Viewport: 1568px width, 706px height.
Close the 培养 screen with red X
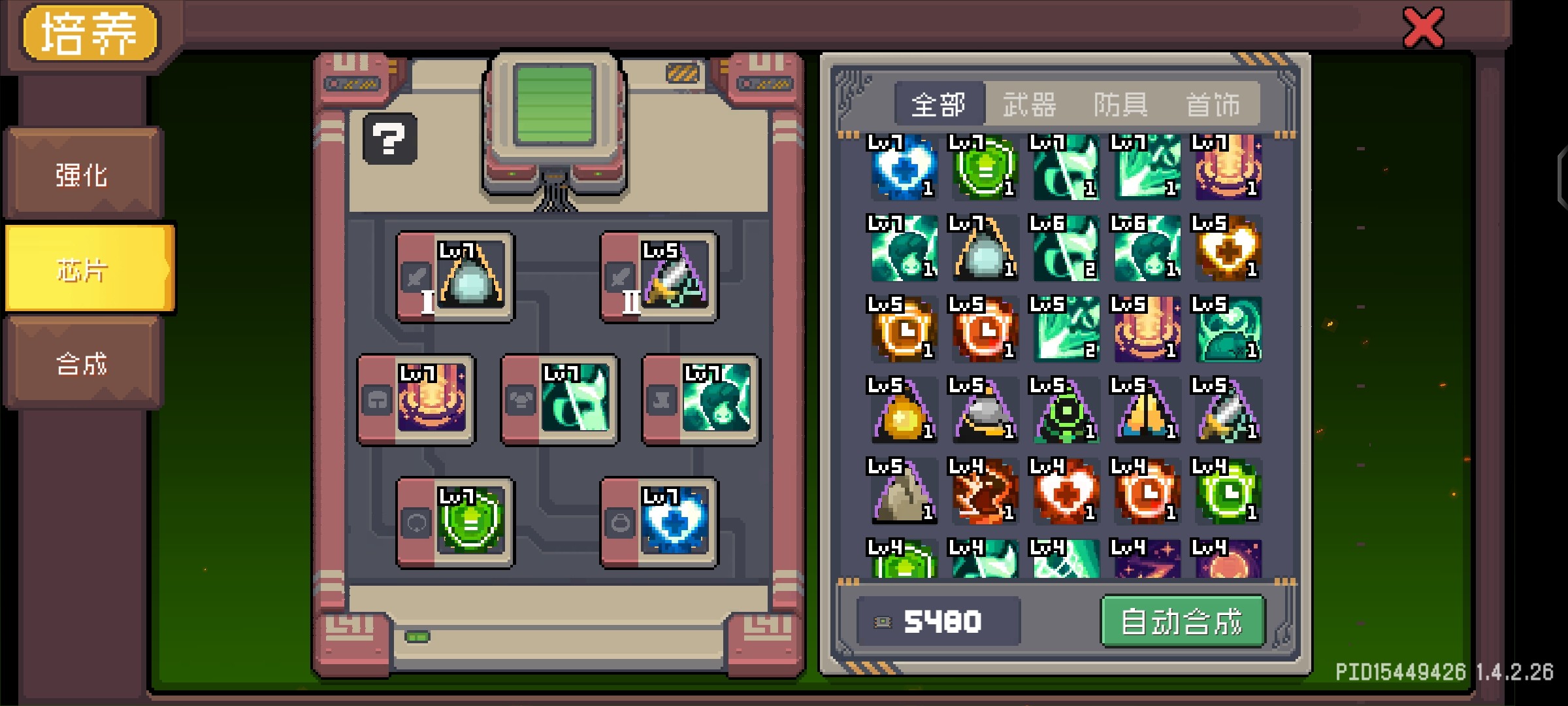click(x=1423, y=28)
